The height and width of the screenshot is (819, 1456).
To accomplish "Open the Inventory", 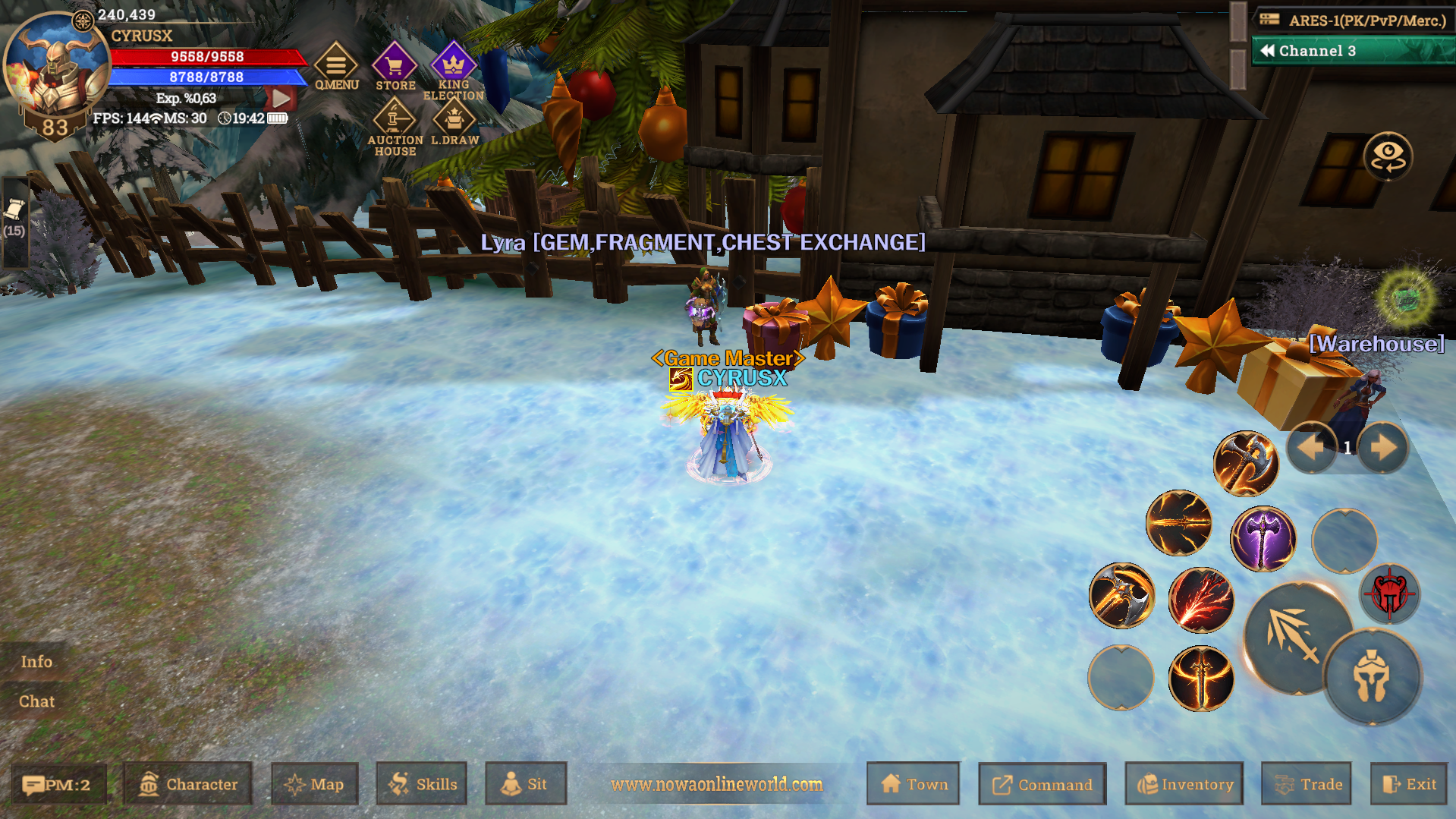I will tap(1184, 784).
